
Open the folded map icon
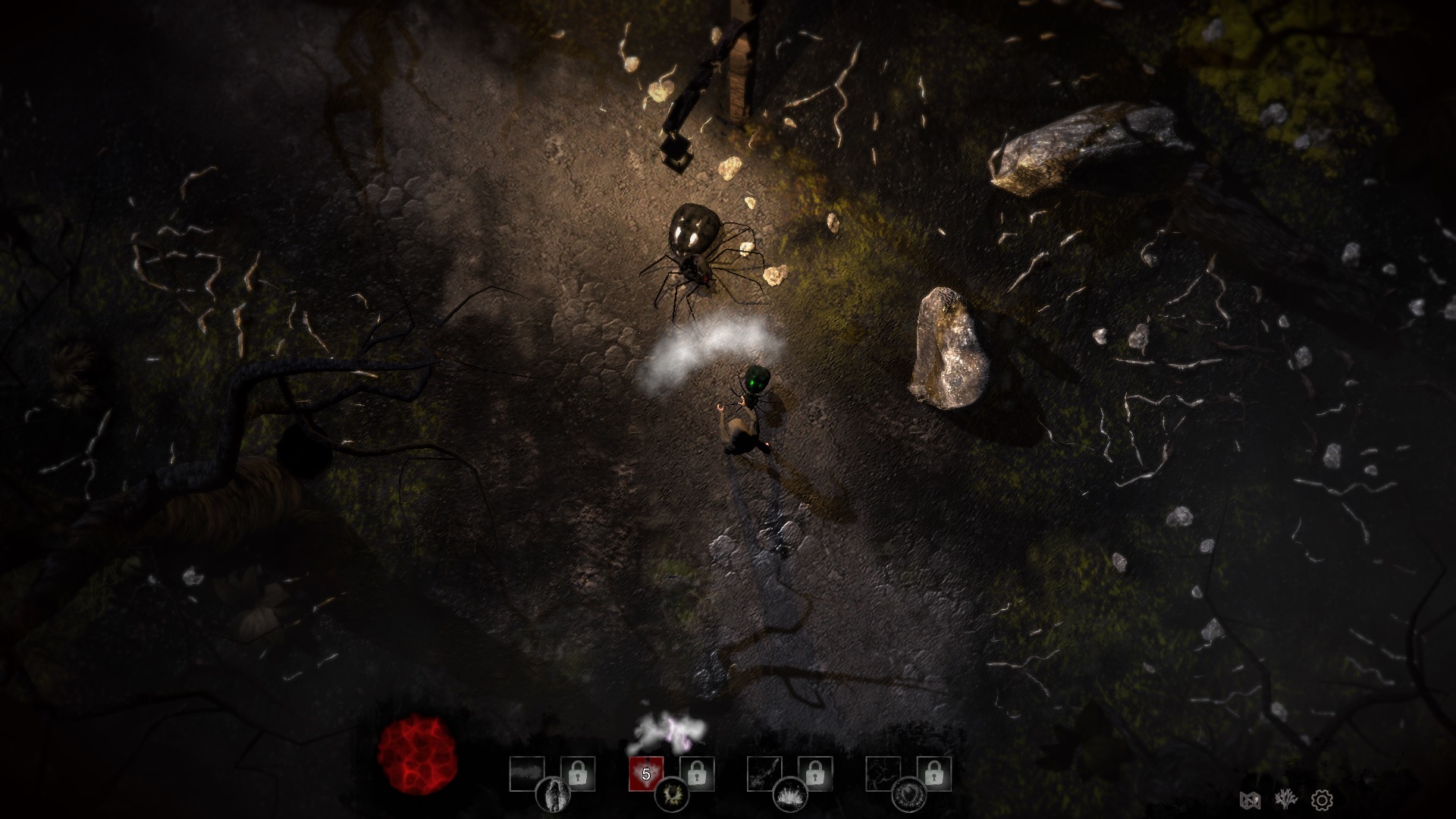[x=1250, y=799]
